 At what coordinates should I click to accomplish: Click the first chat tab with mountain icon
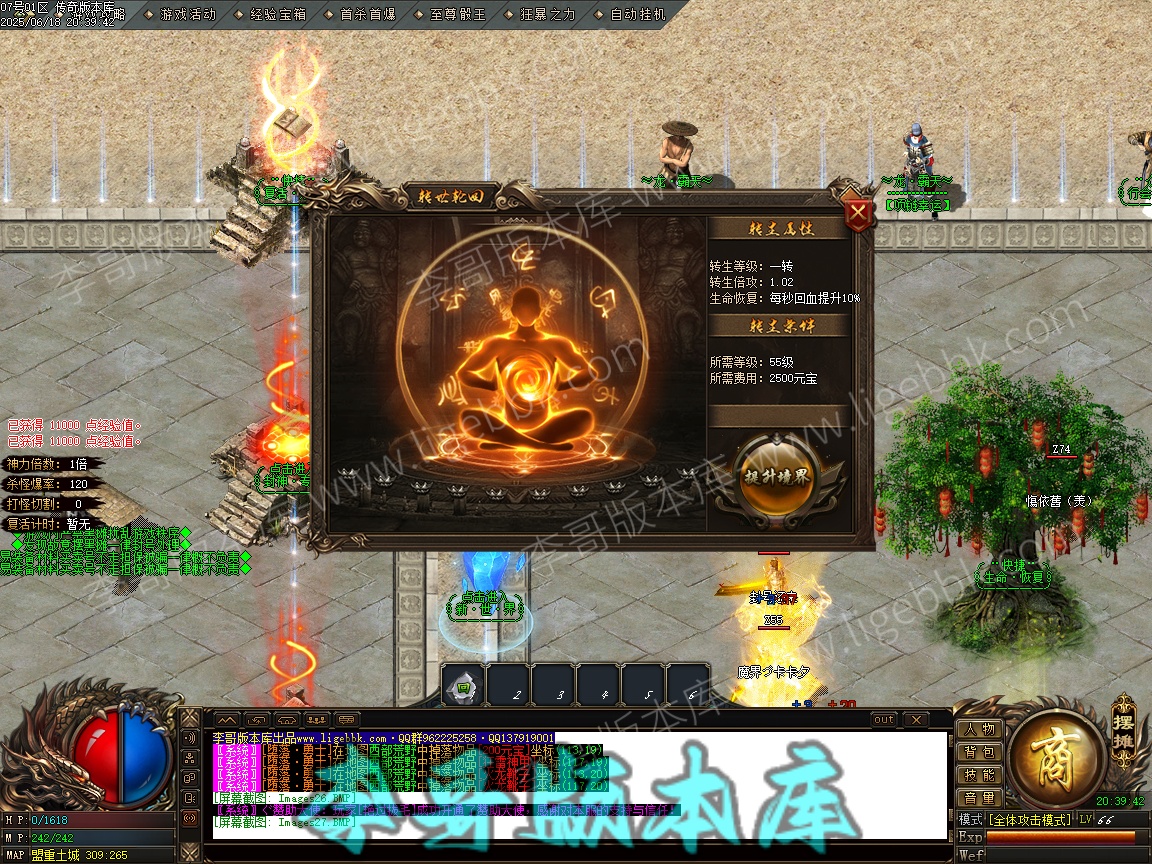click(x=228, y=720)
